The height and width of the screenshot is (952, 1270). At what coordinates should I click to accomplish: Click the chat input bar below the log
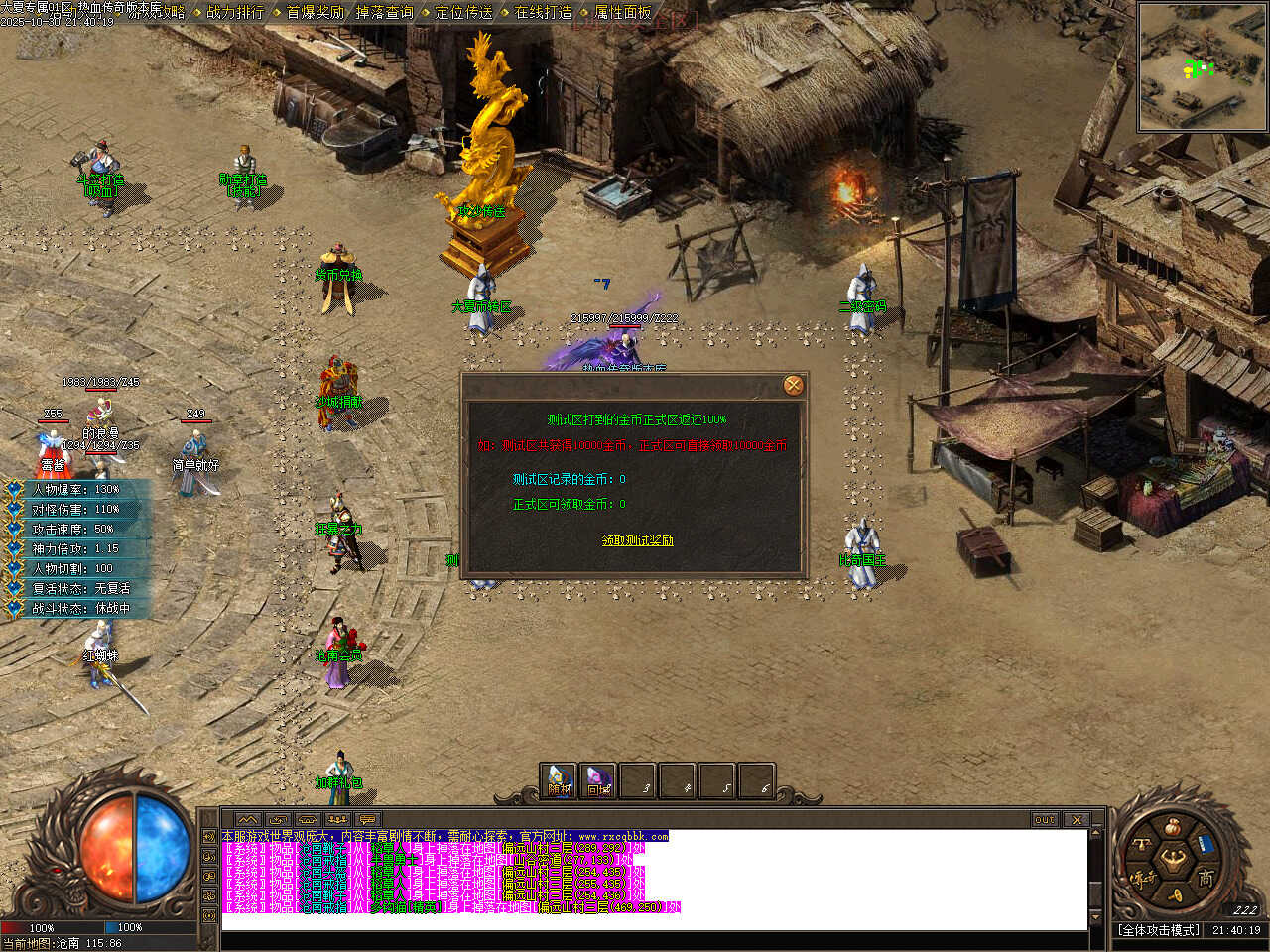[x=655, y=939]
